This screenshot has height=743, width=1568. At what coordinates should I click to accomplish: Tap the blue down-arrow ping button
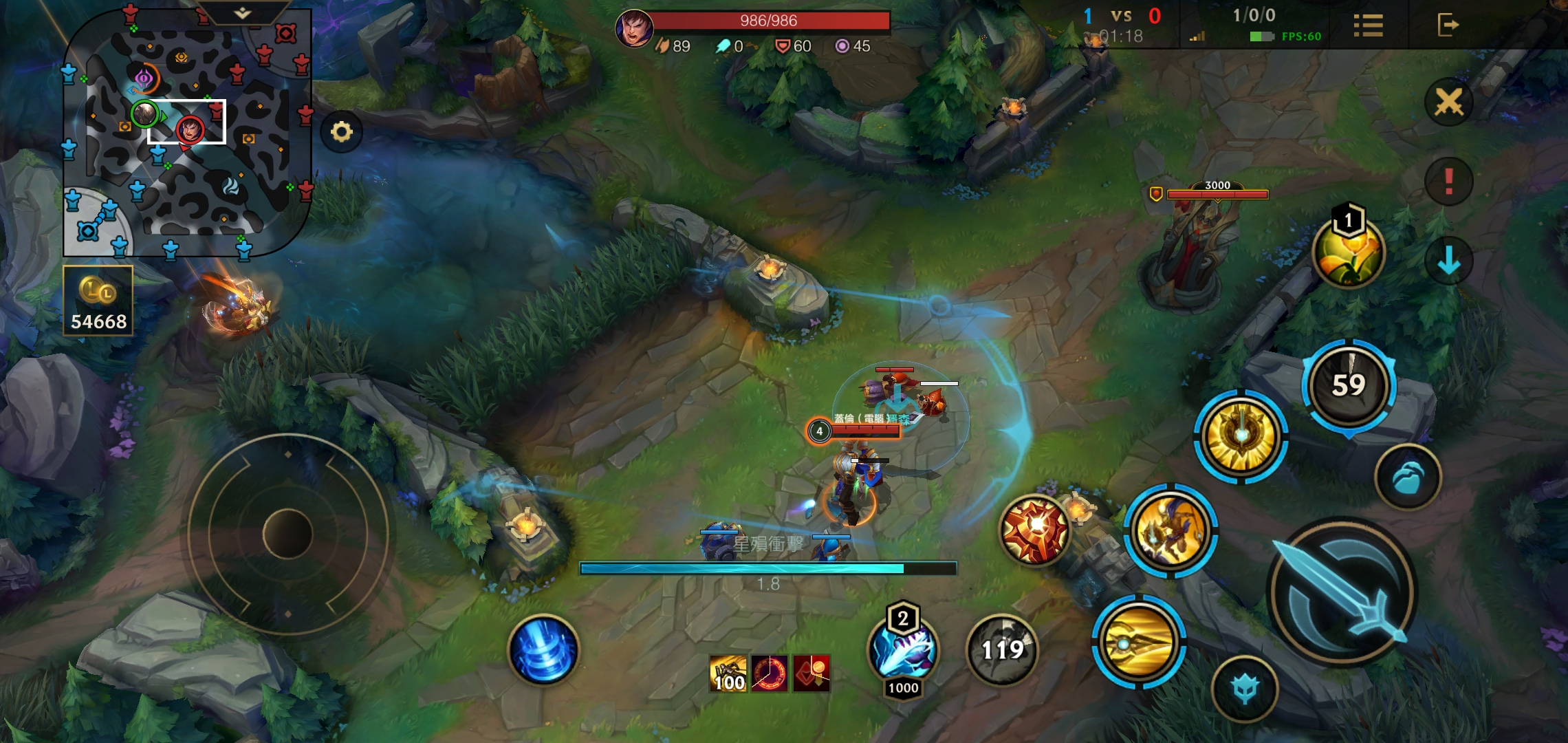1449,261
